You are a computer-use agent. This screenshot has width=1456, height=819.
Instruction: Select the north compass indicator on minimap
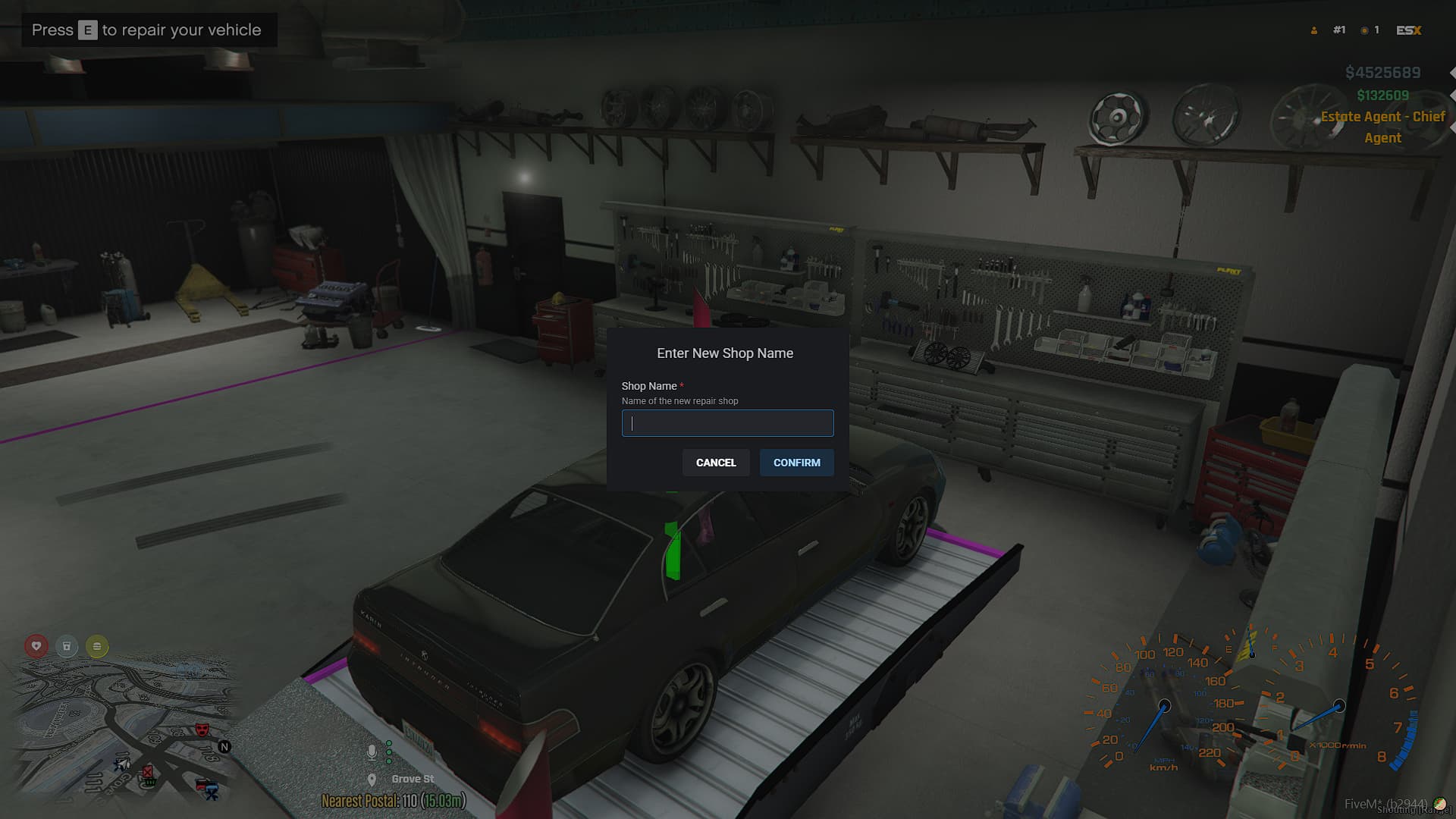tap(225, 747)
